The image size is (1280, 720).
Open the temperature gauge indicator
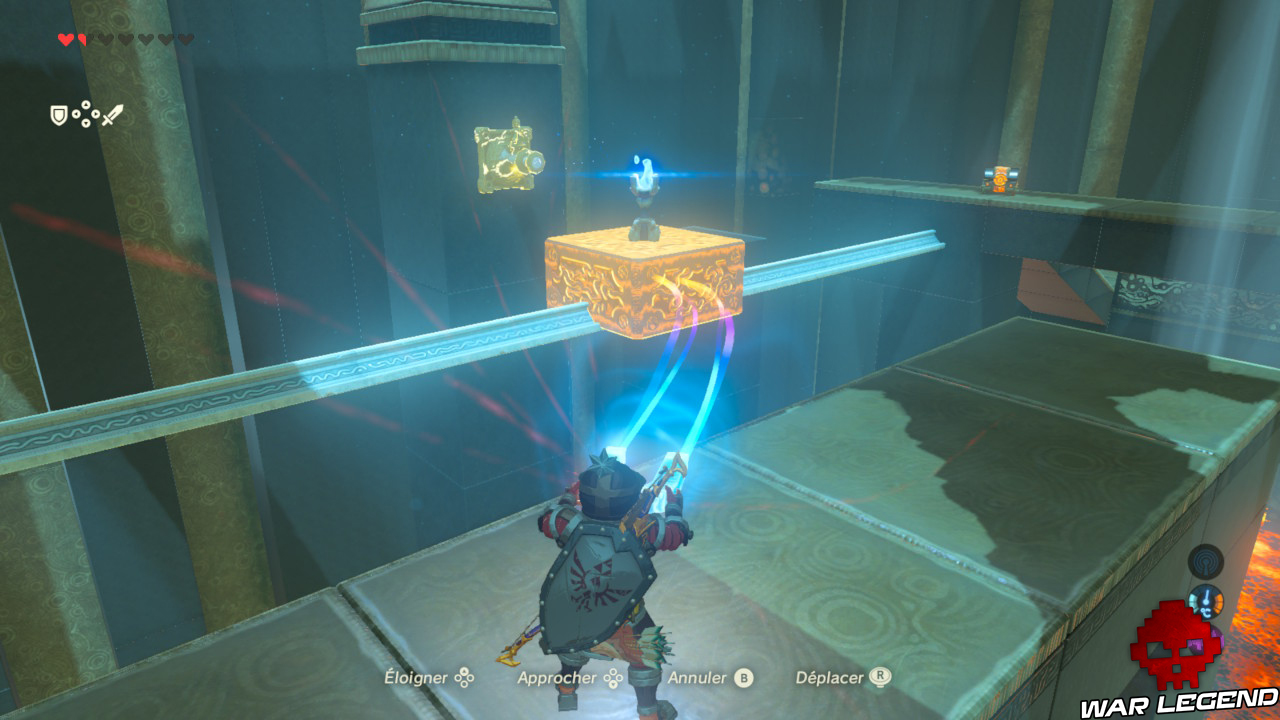pos(1207,602)
